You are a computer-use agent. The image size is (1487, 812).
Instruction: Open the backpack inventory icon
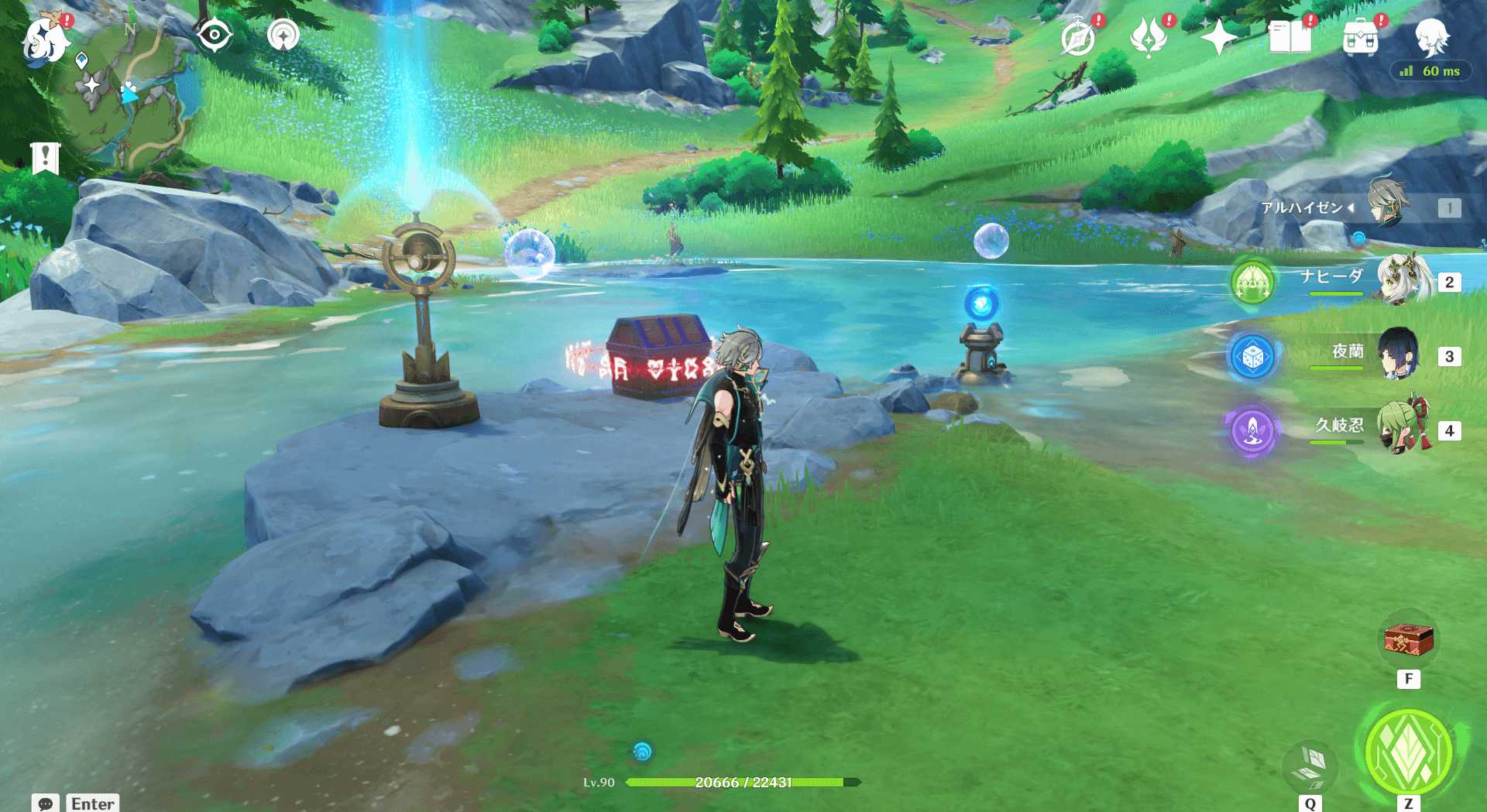click(1360, 38)
